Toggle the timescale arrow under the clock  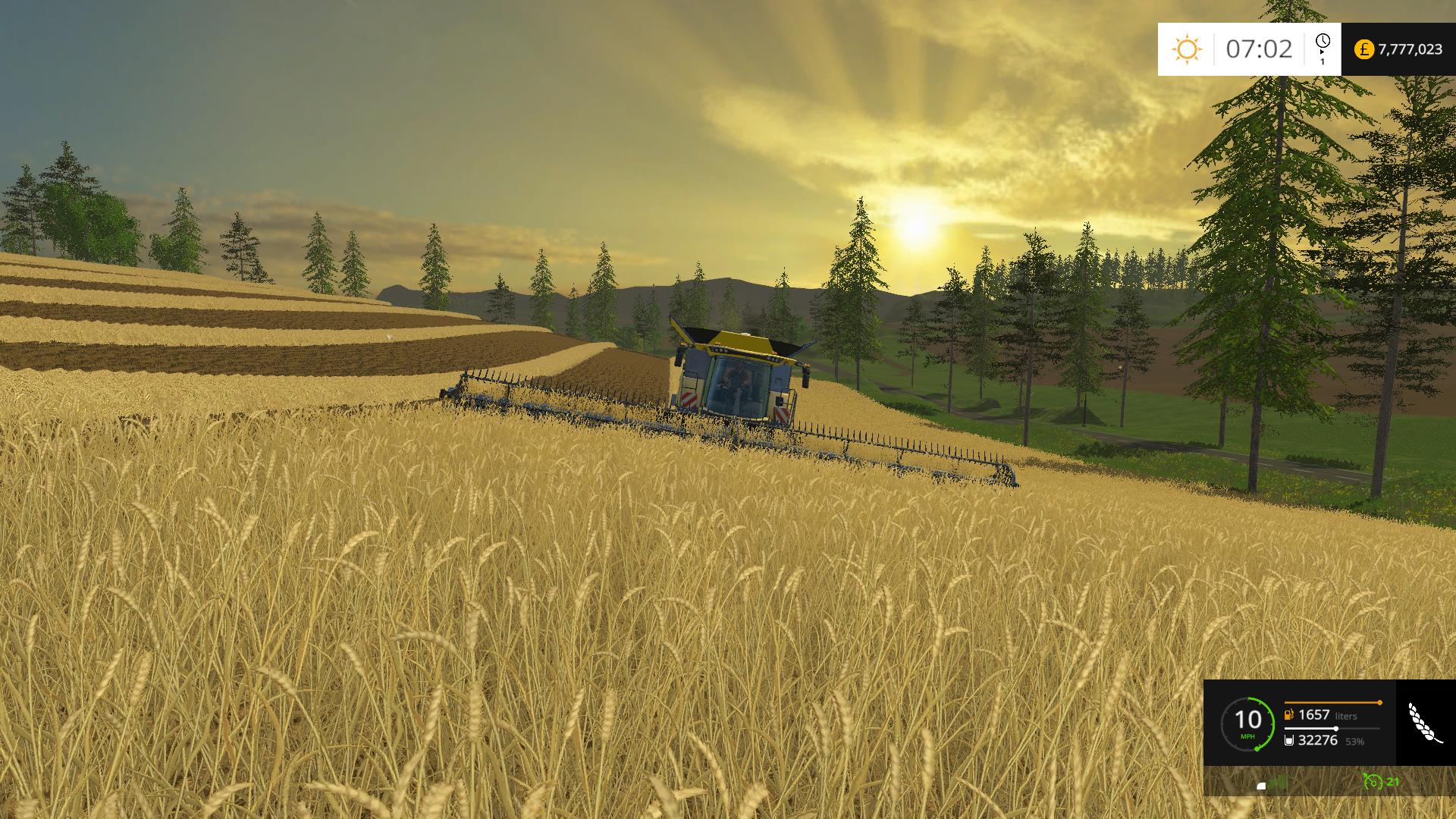click(x=1323, y=53)
